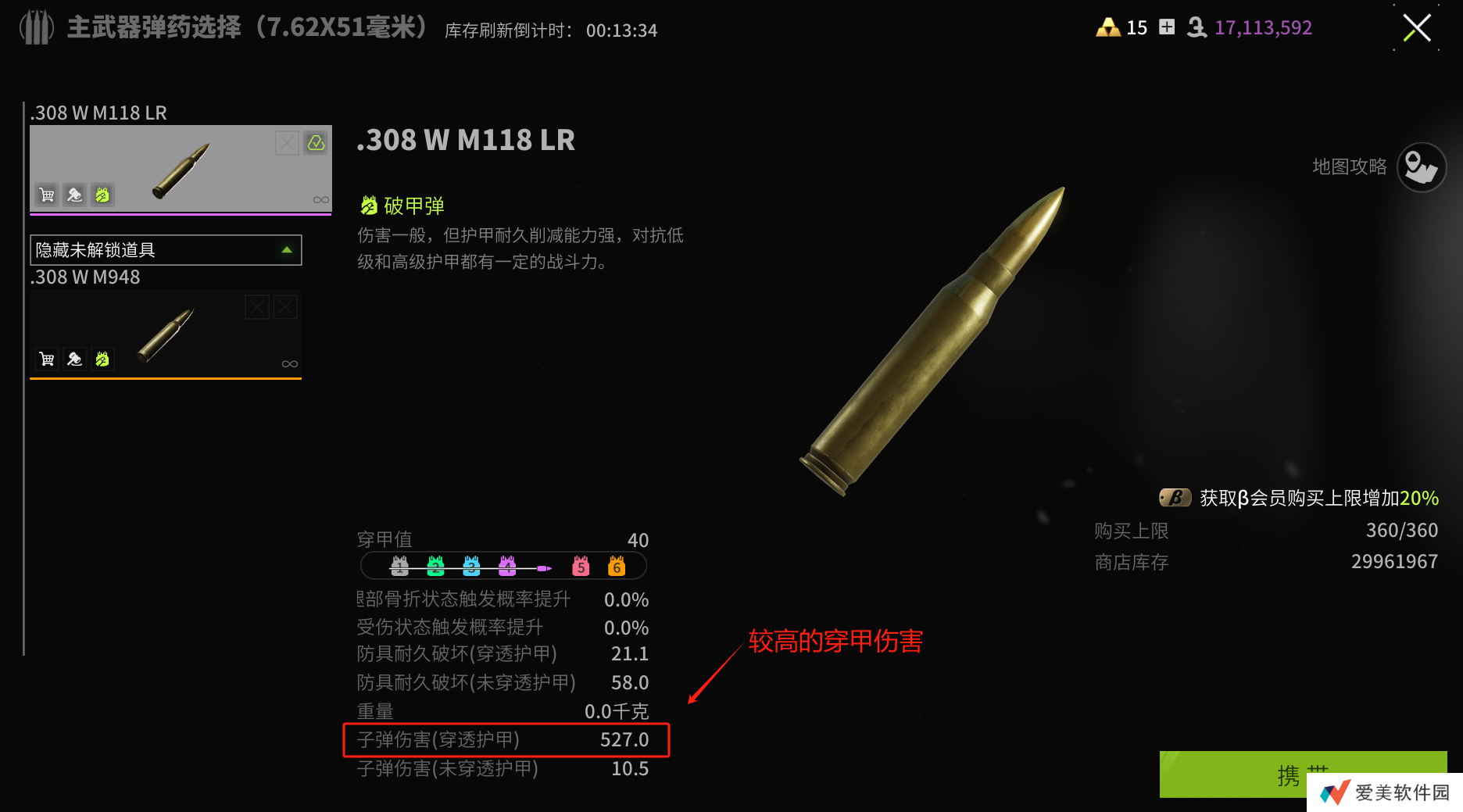Click the shopping cart icon on the M118 LR card
Image resolution: width=1463 pixels, height=812 pixels.
tap(46, 195)
